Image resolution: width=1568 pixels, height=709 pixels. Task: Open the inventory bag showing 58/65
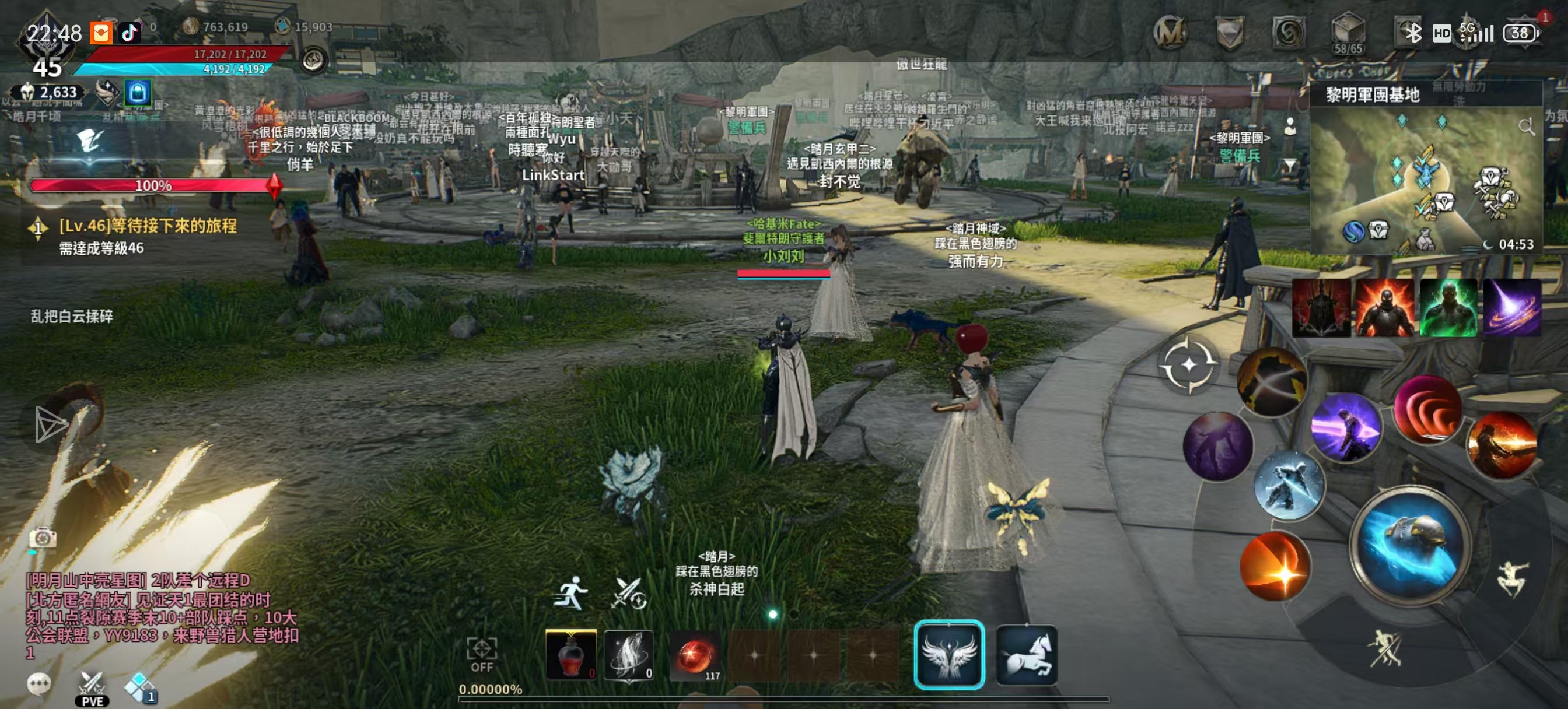(x=1347, y=31)
